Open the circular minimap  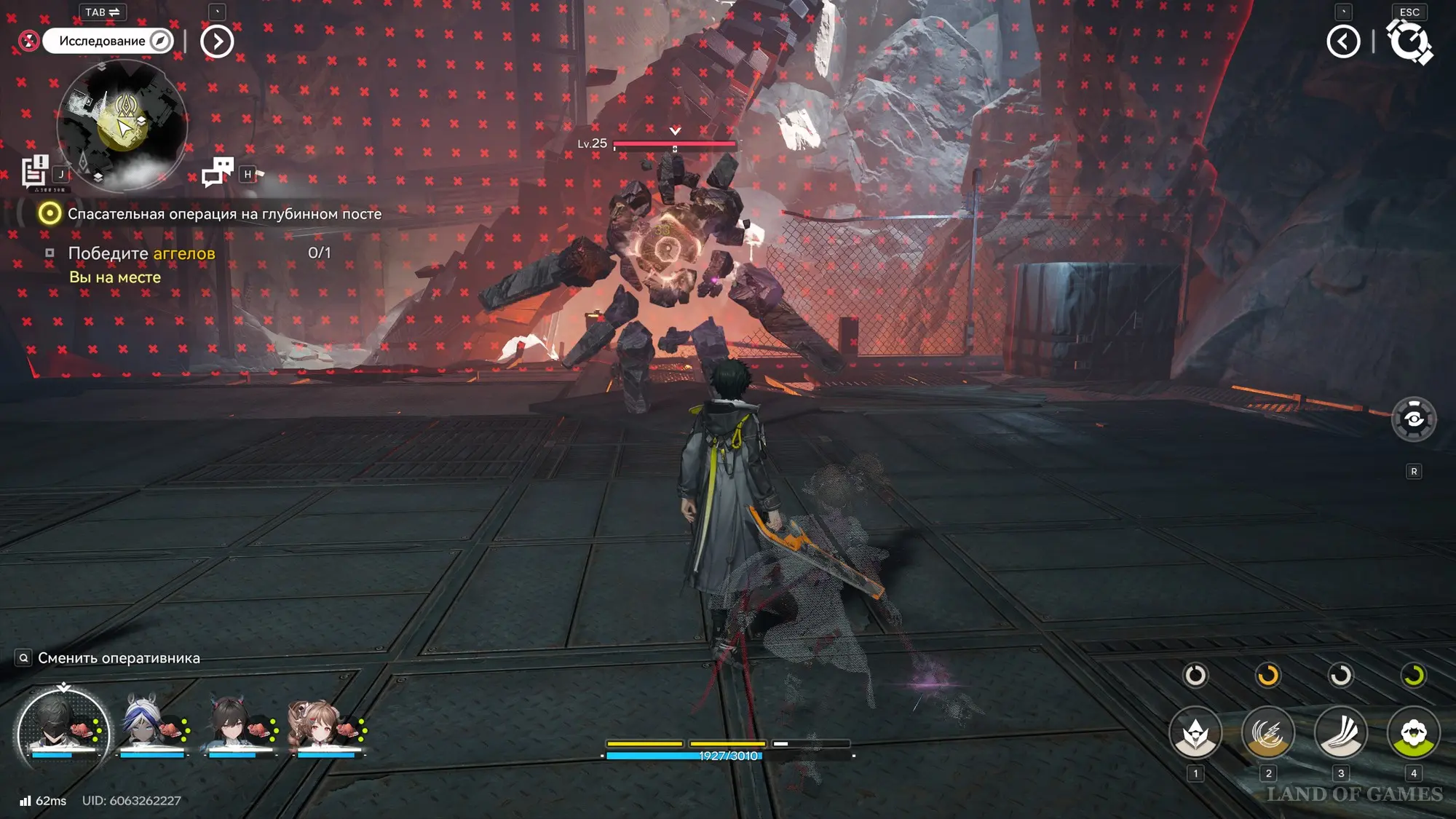click(x=122, y=125)
